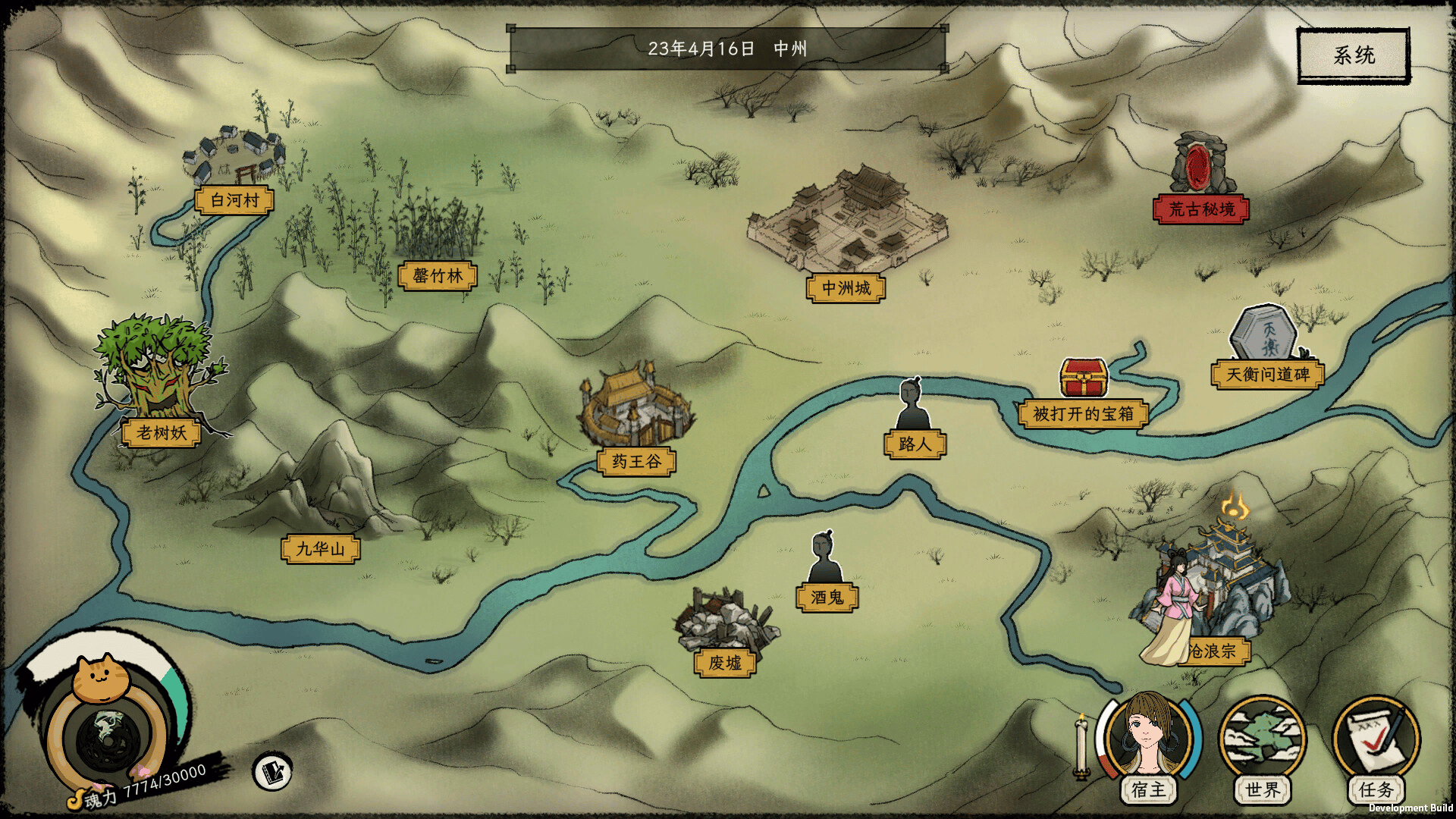Travel to 白河村 map marker
Screen dimensions: 1456x819
[x=234, y=200]
